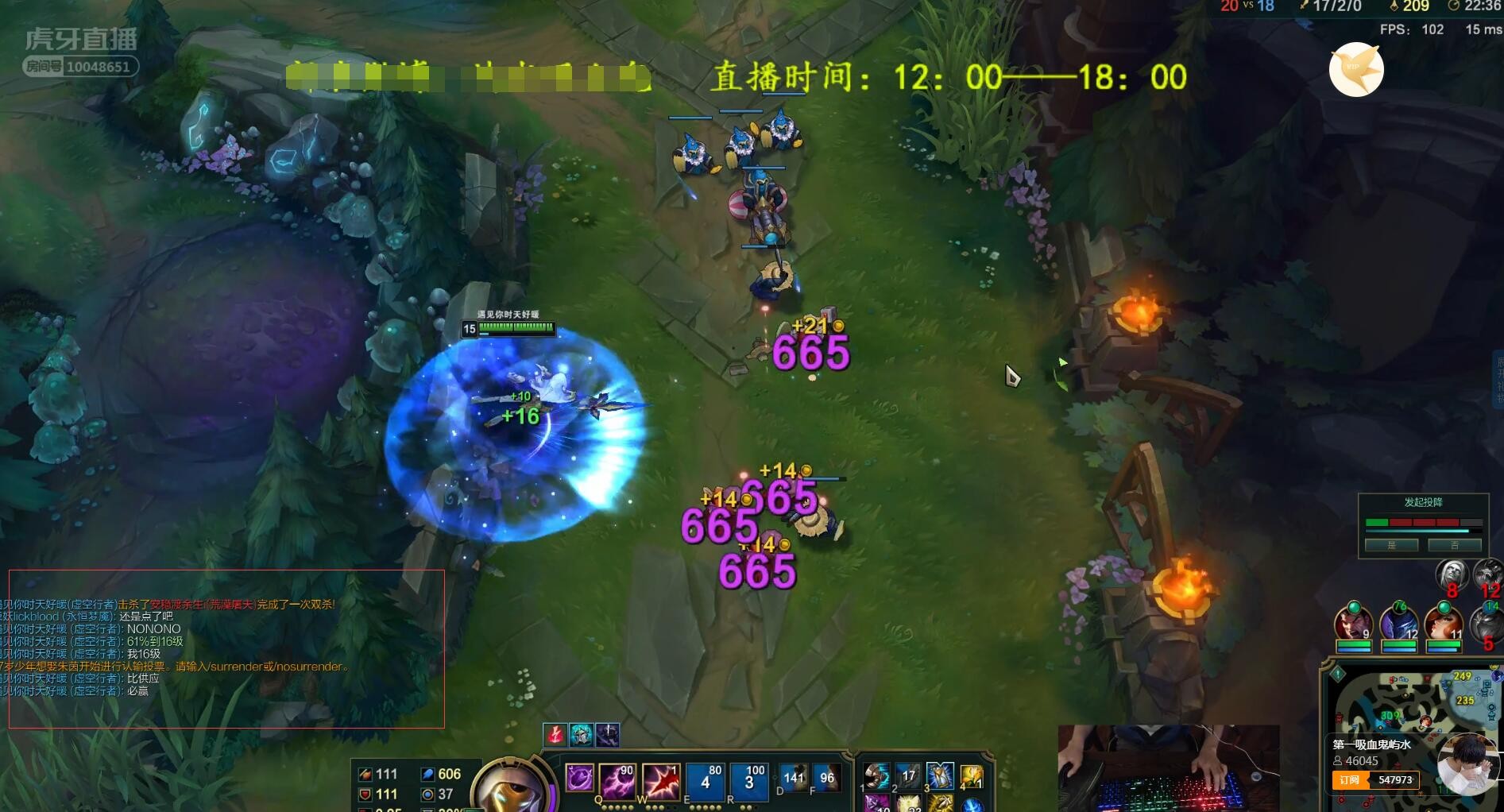Open the minimap alert ping button
This screenshot has width=1504, height=812.
1338,675
